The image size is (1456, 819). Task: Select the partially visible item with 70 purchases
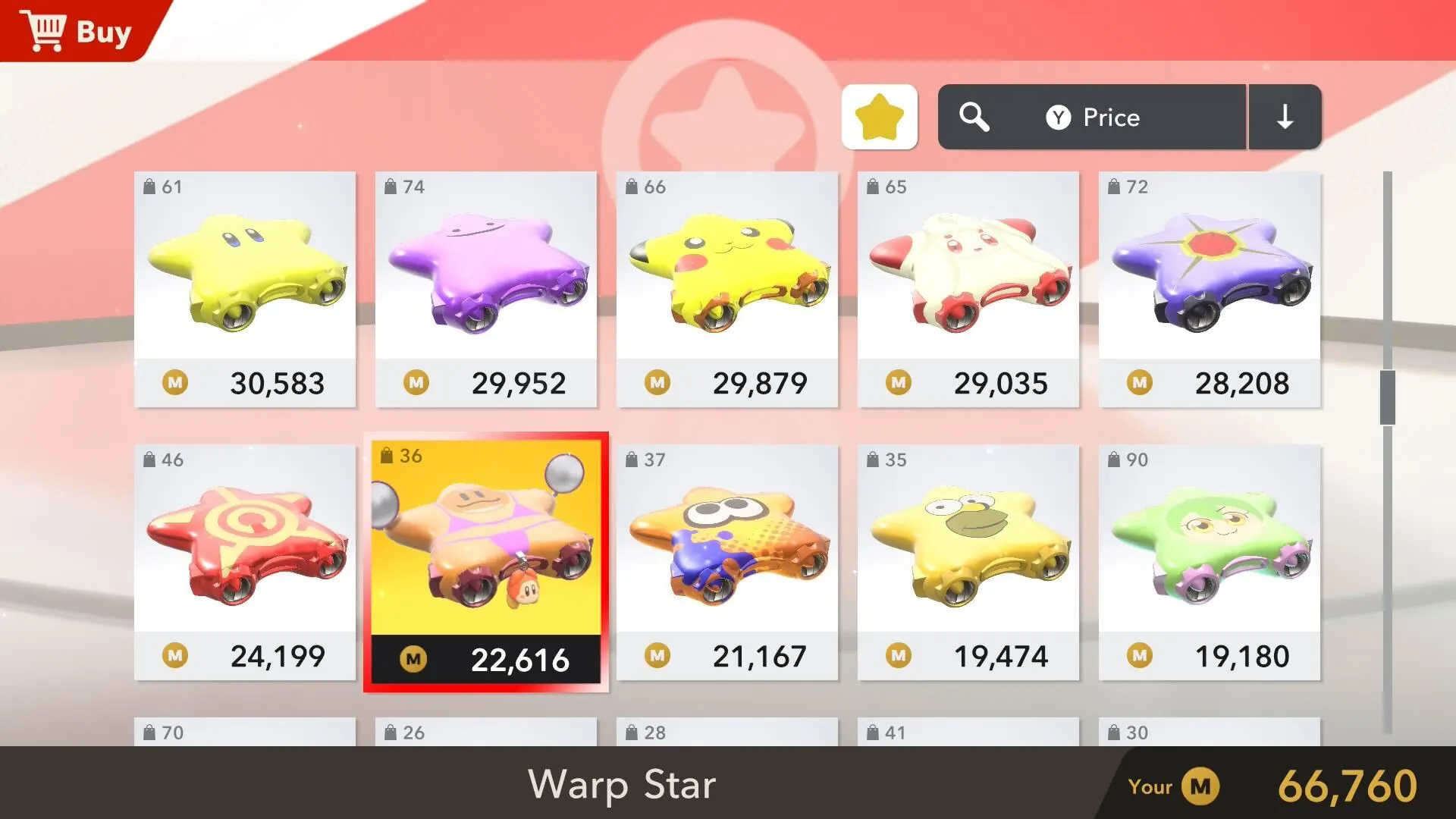[x=245, y=732]
